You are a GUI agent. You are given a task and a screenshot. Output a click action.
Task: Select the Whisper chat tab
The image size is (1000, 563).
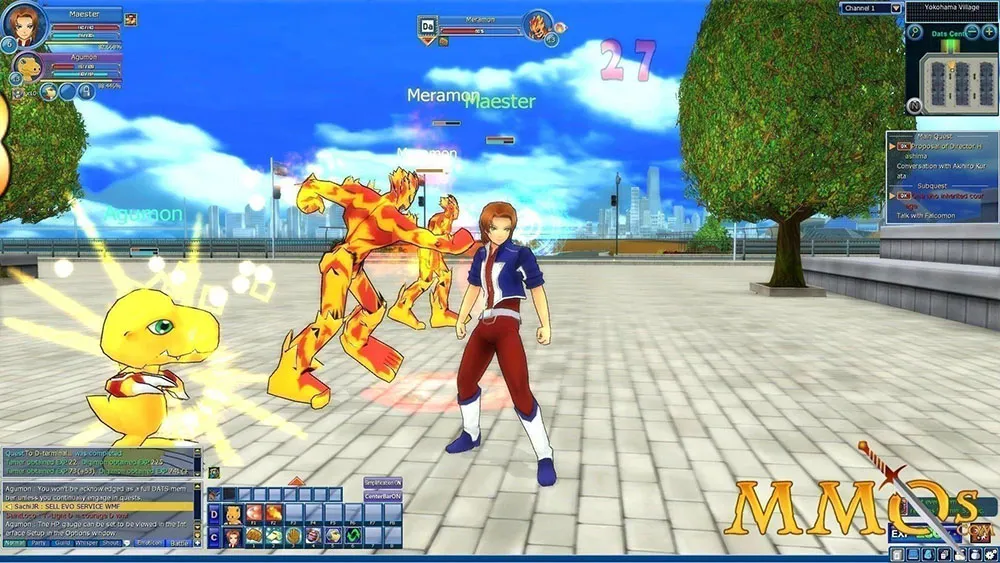[87, 542]
